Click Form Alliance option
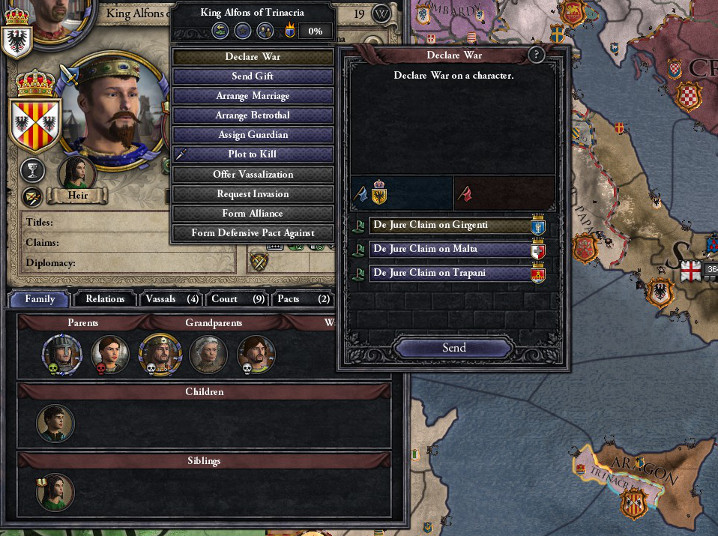Viewport: 718px width, 536px height. (x=253, y=213)
